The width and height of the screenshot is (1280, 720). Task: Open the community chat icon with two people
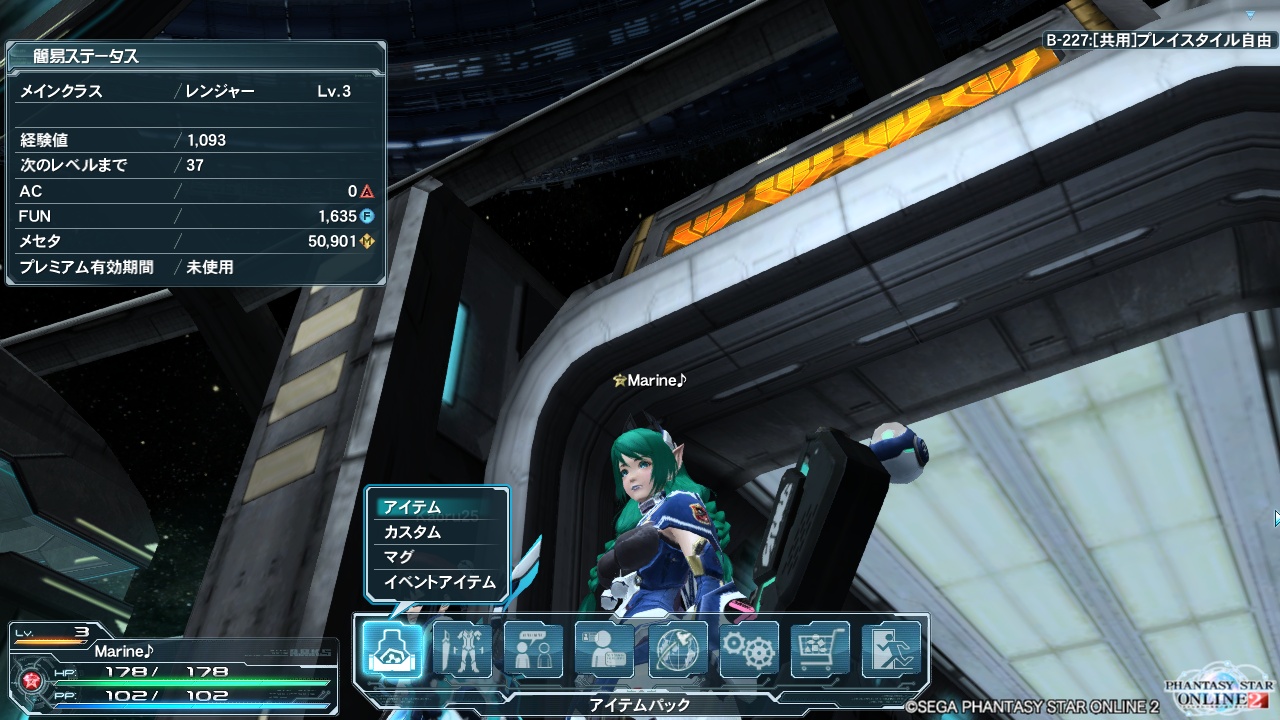coord(533,650)
